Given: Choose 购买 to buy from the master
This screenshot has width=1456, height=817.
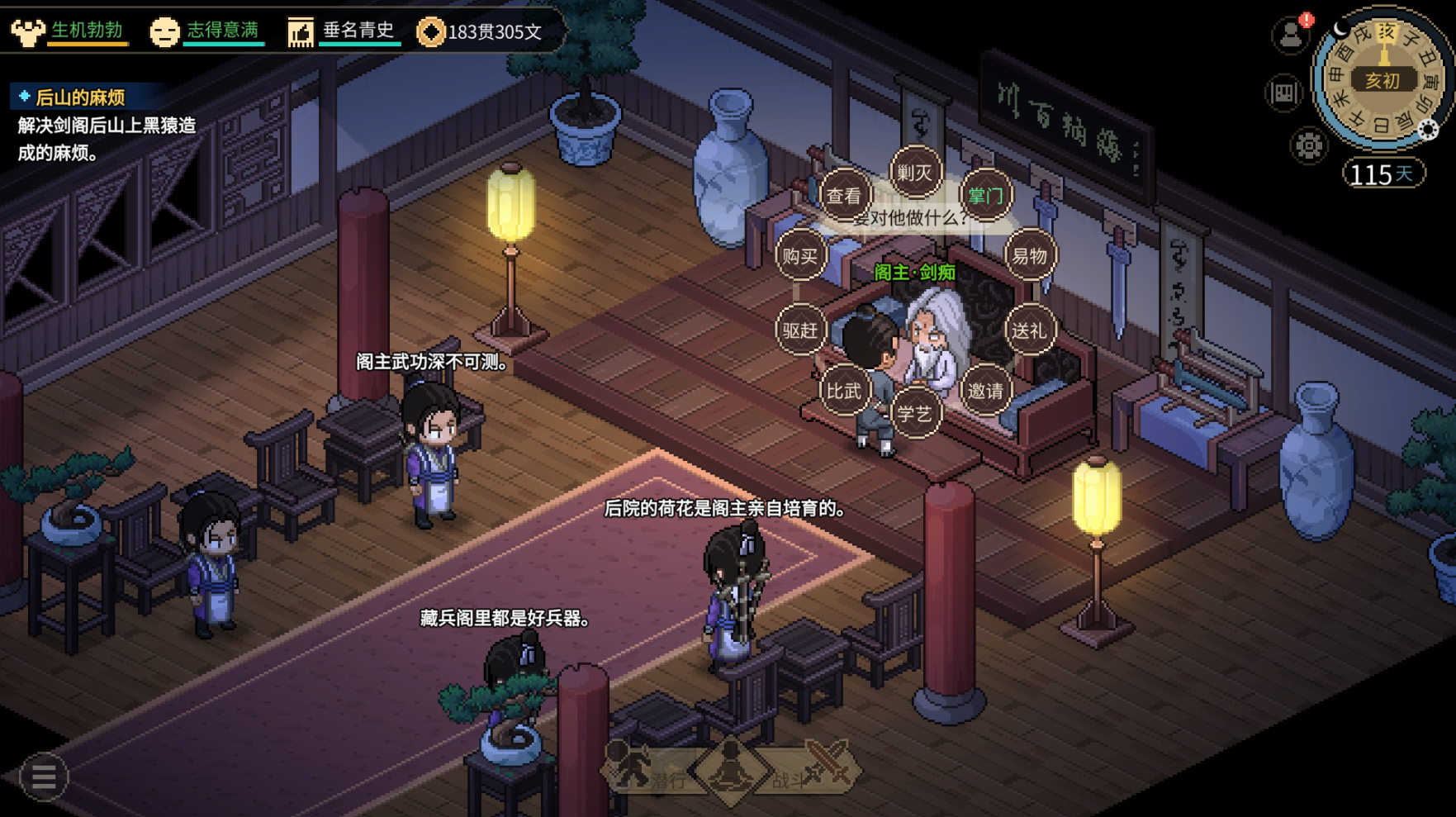Looking at the screenshot, I should [799, 256].
